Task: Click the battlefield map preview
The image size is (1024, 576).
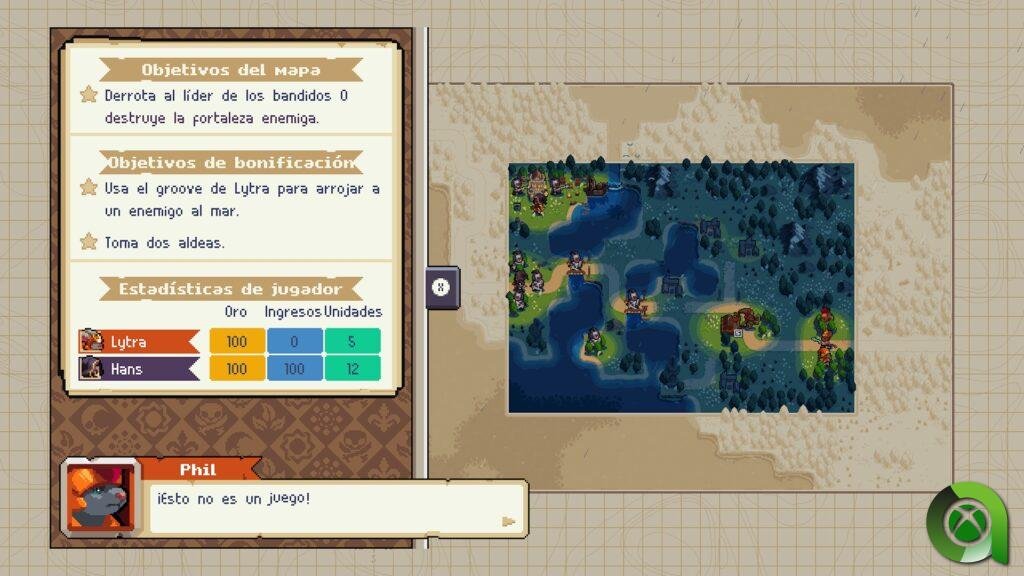Action: click(x=681, y=288)
